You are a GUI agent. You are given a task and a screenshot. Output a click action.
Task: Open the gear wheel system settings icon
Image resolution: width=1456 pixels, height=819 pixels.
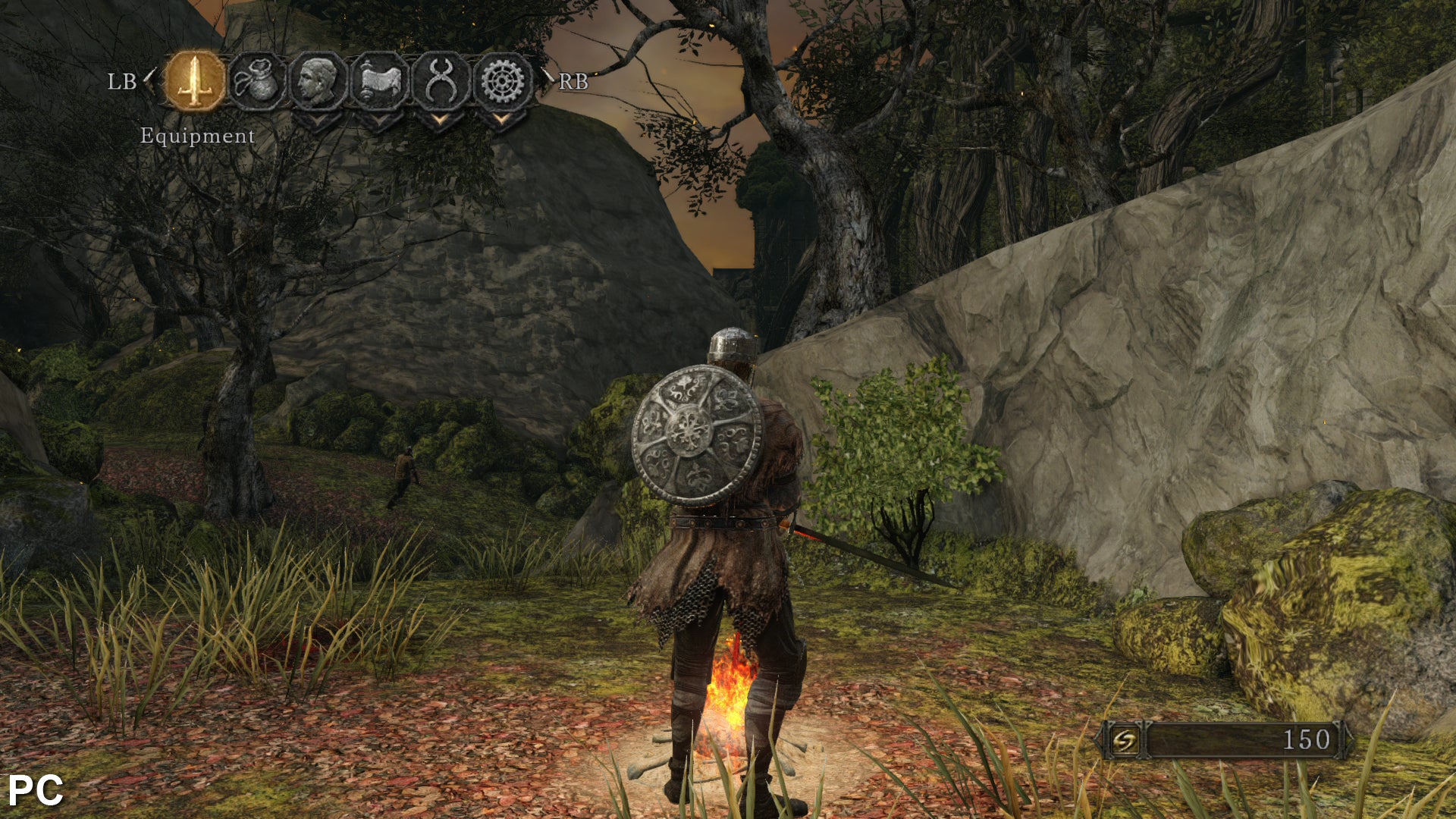pos(502,81)
